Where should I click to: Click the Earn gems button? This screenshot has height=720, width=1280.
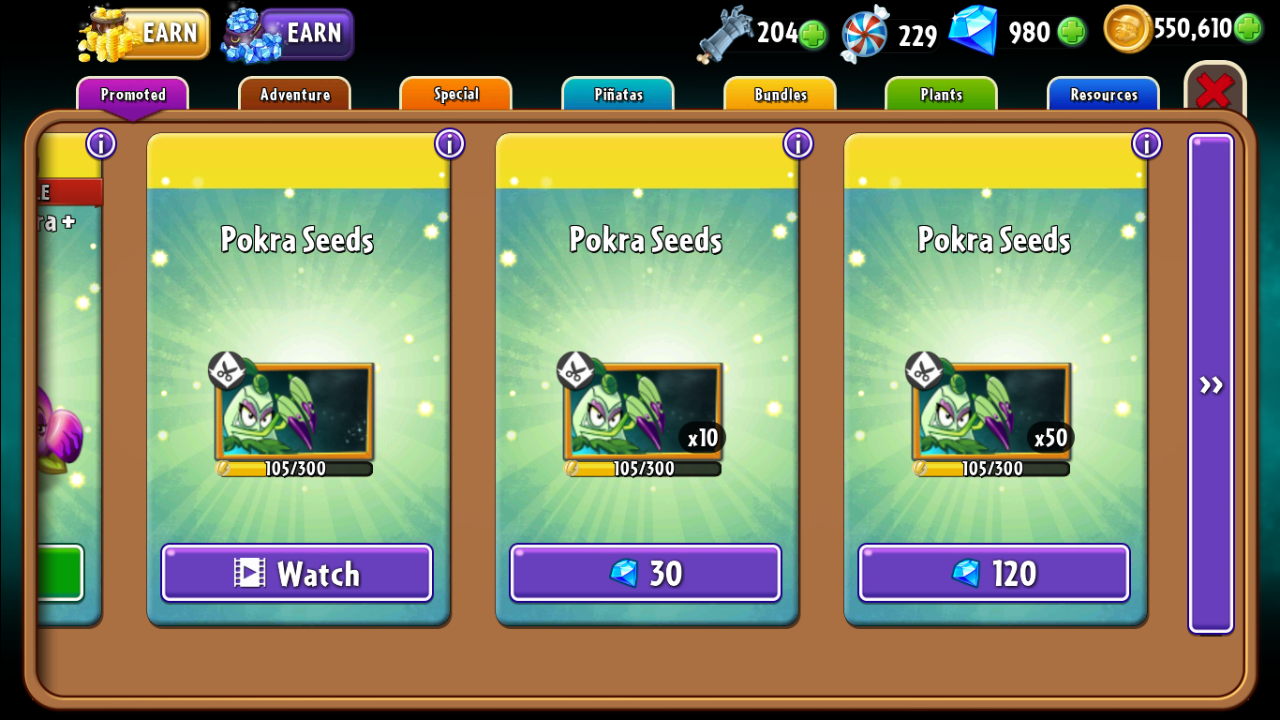[x=290, y=33]
